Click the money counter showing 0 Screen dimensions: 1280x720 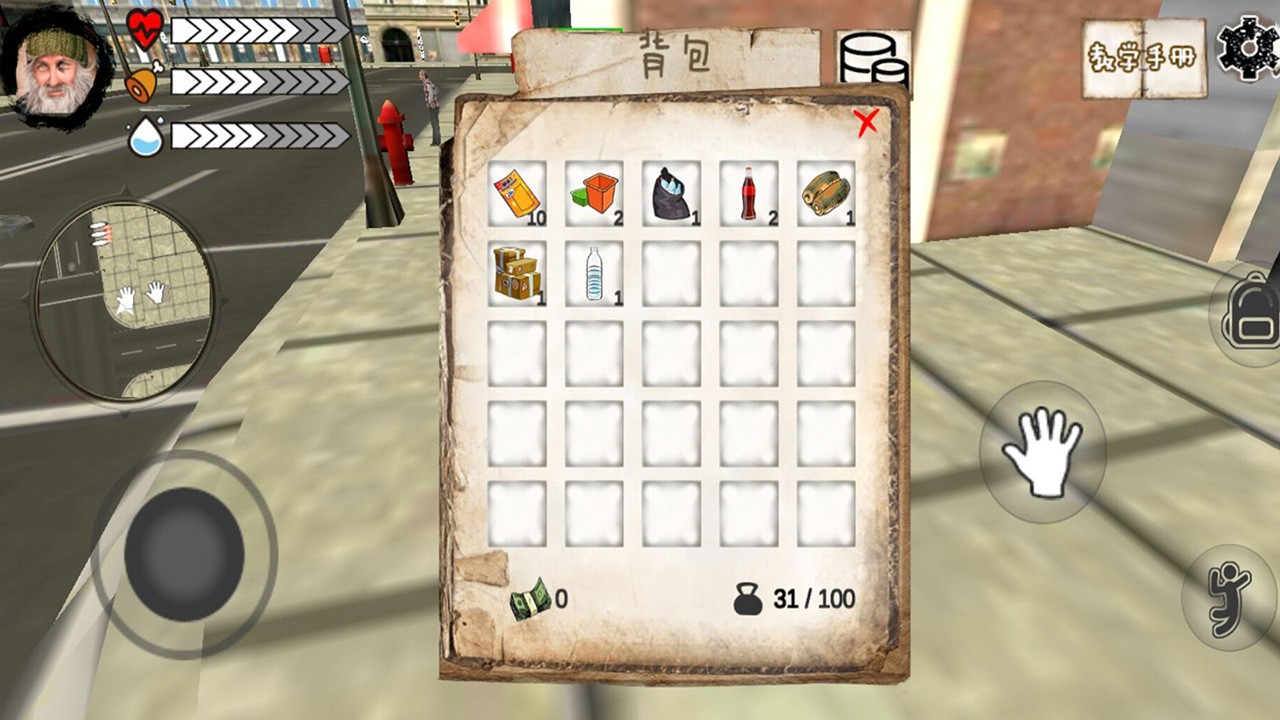pyautogui.click(x=540, y=600)
